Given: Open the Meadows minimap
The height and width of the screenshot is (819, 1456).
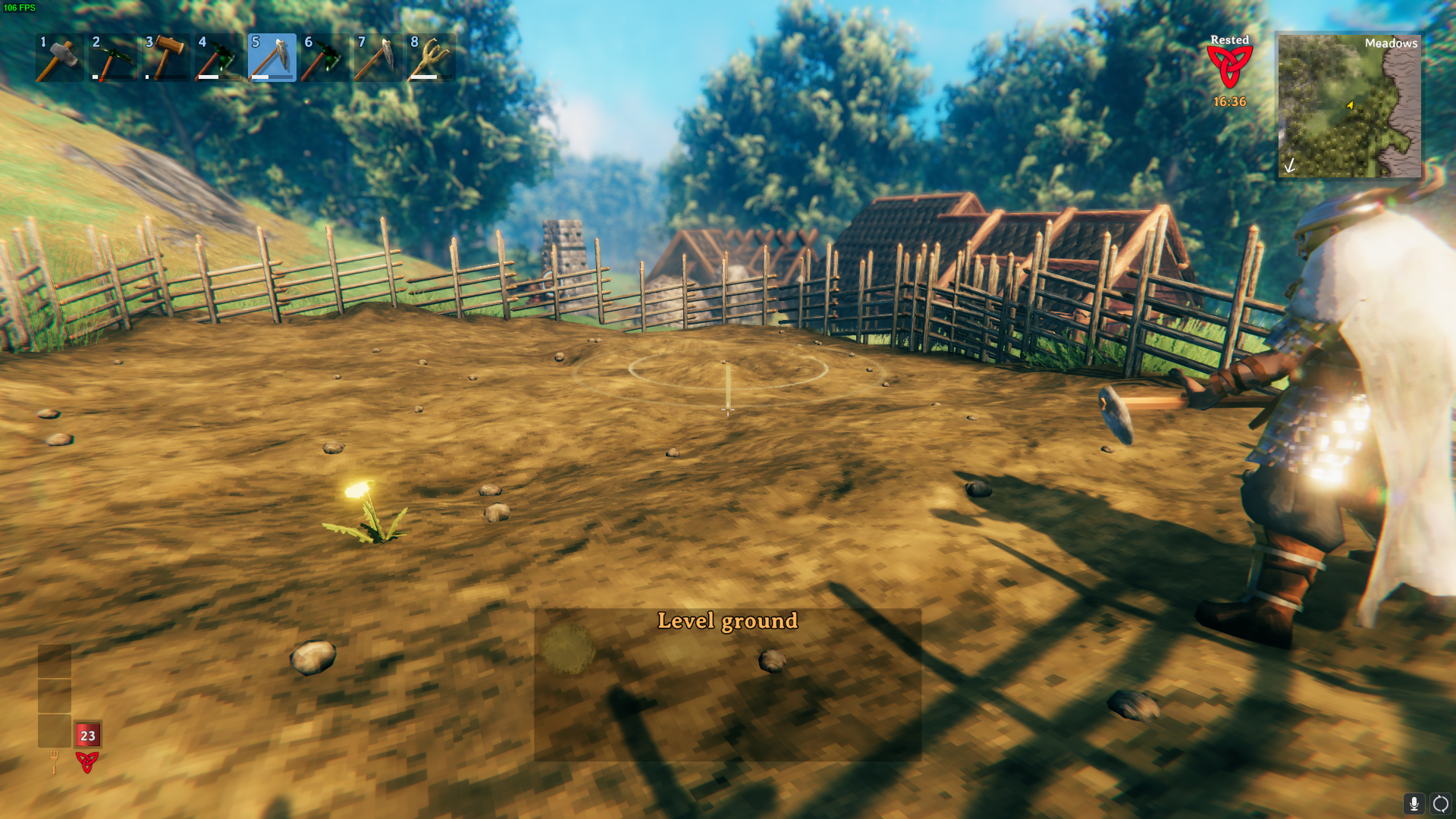Looking at the screenshot, I should coord(1349,105).
